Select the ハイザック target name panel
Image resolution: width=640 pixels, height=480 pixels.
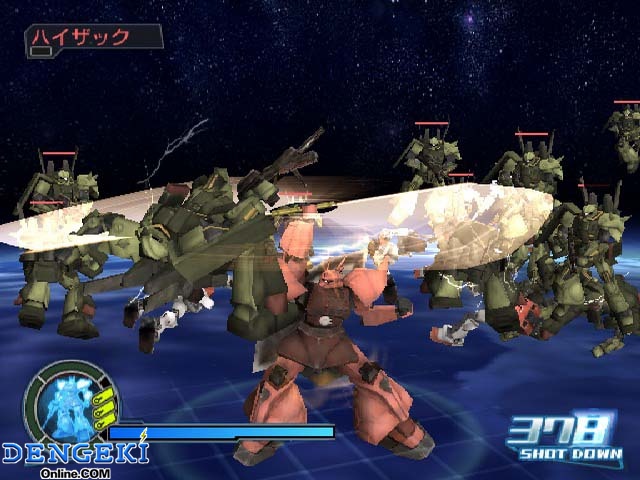(x=93, y=37)
